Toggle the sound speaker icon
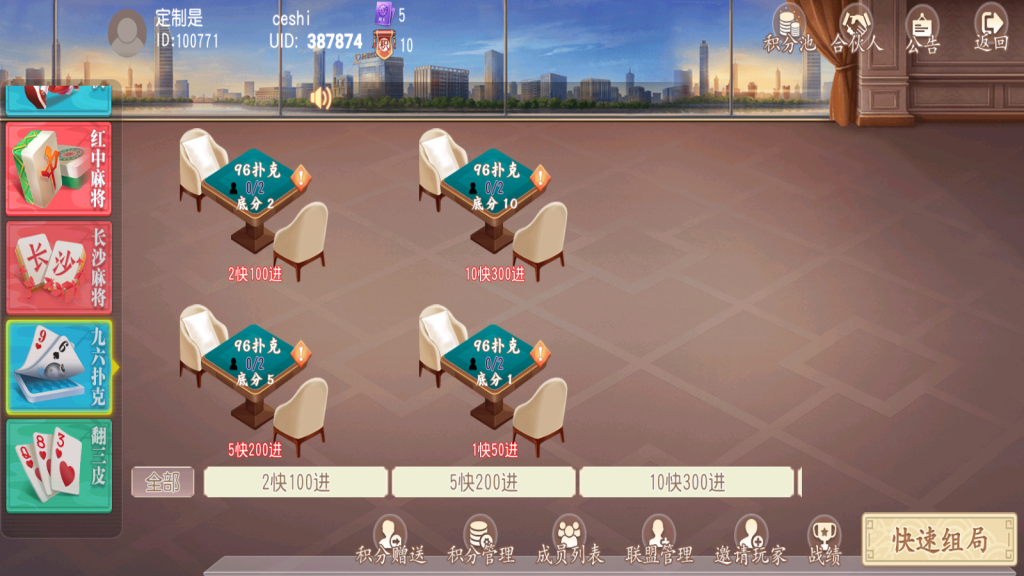1024x576 pixels. 321,97
